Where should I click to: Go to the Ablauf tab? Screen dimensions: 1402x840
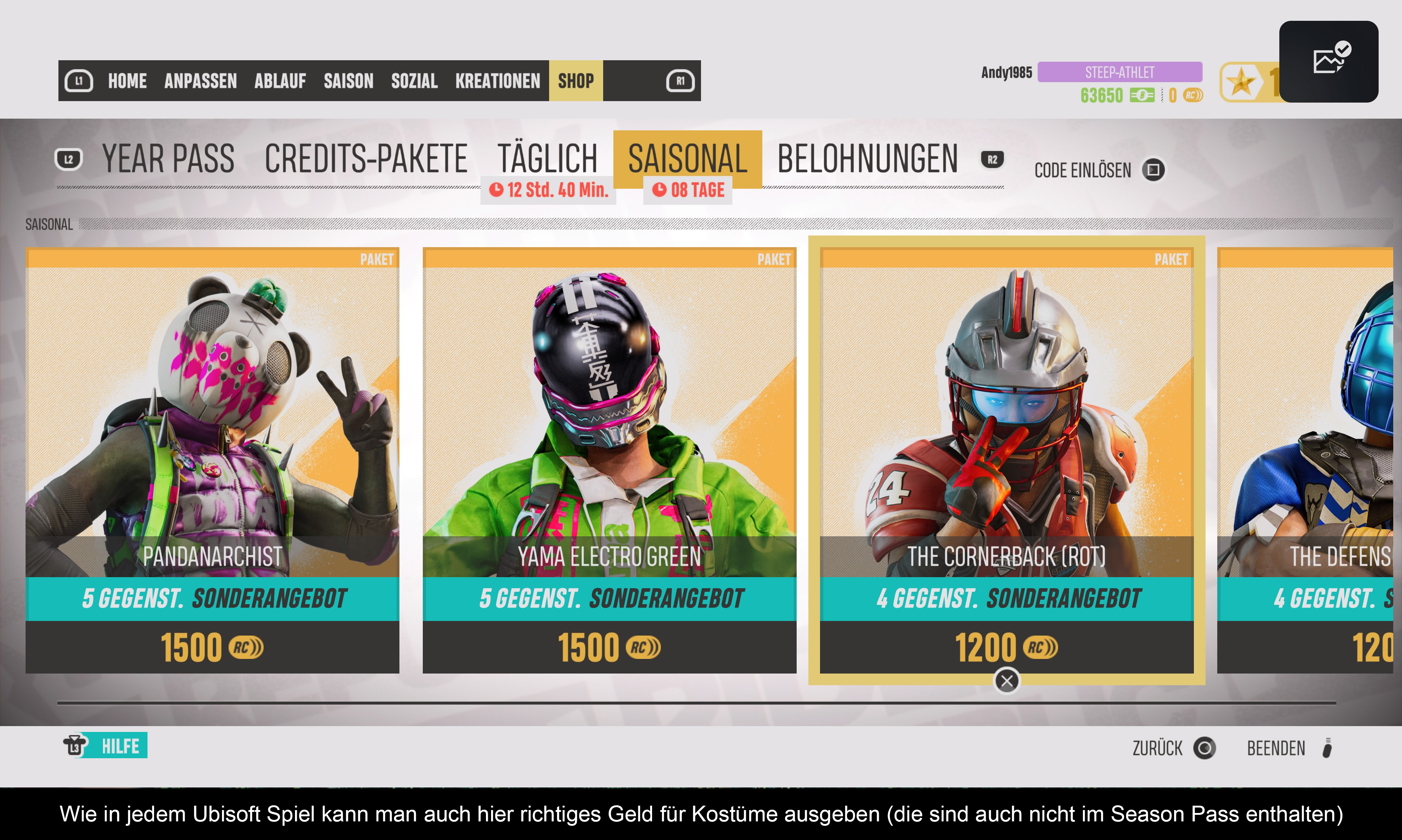[x=280, y=81]
